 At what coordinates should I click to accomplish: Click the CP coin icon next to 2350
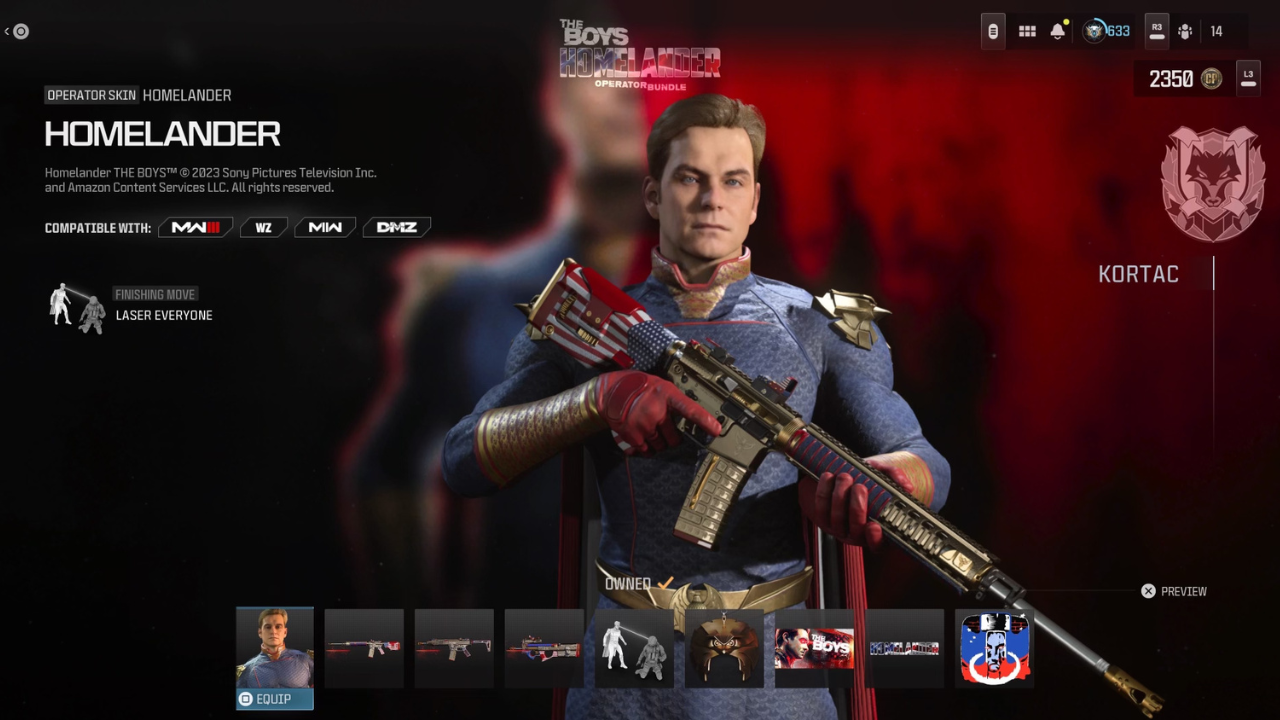click(1211, 78)
